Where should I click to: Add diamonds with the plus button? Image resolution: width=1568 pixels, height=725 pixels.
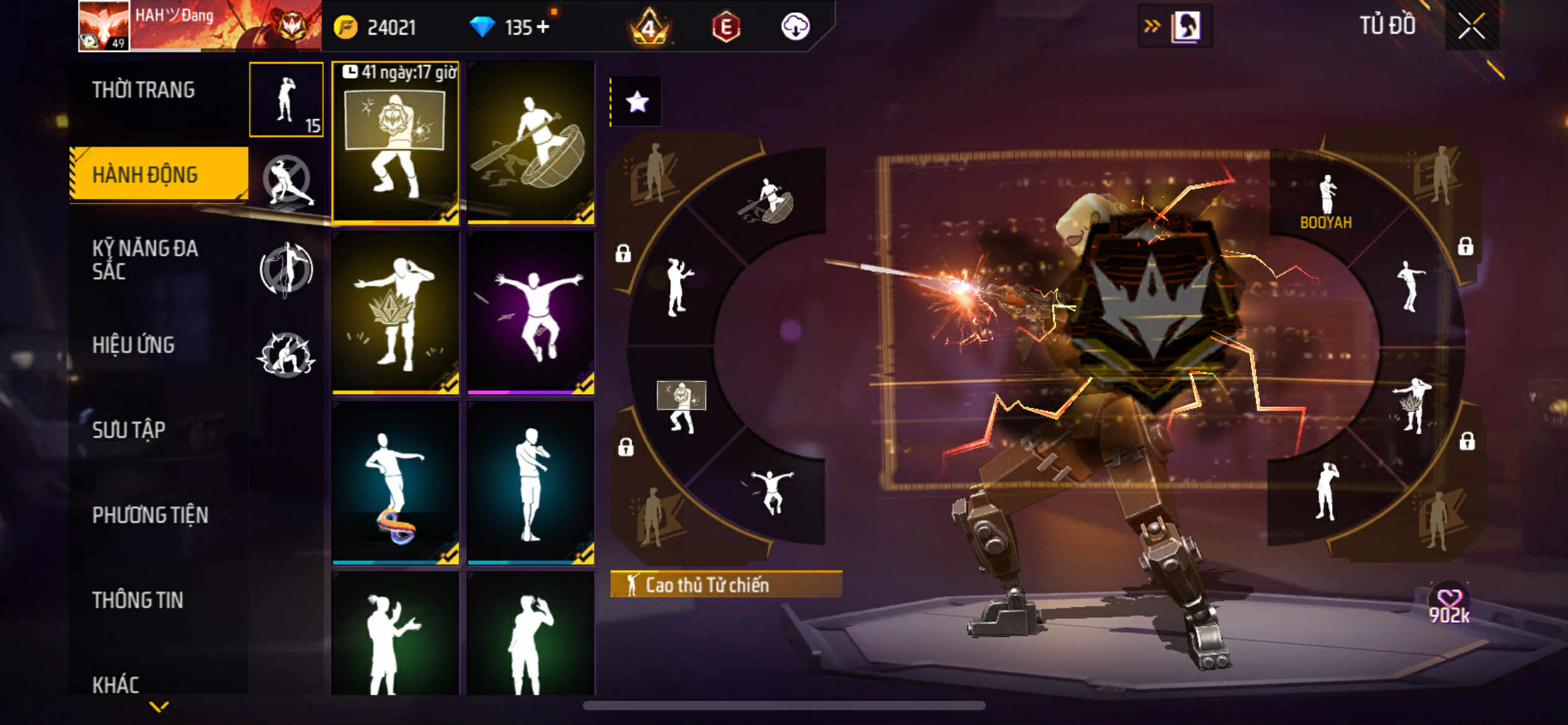click(543, 27)
